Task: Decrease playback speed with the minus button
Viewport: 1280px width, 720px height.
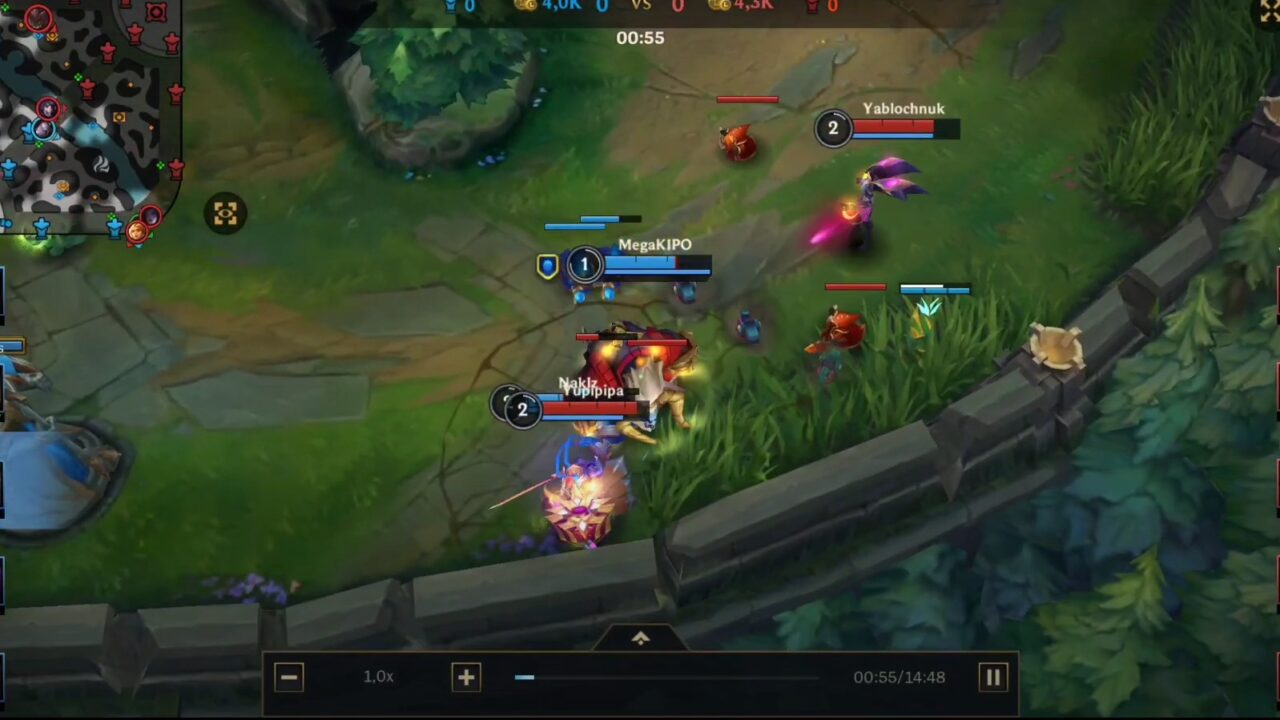Action: pyautogui.click(x=288, y=677)
